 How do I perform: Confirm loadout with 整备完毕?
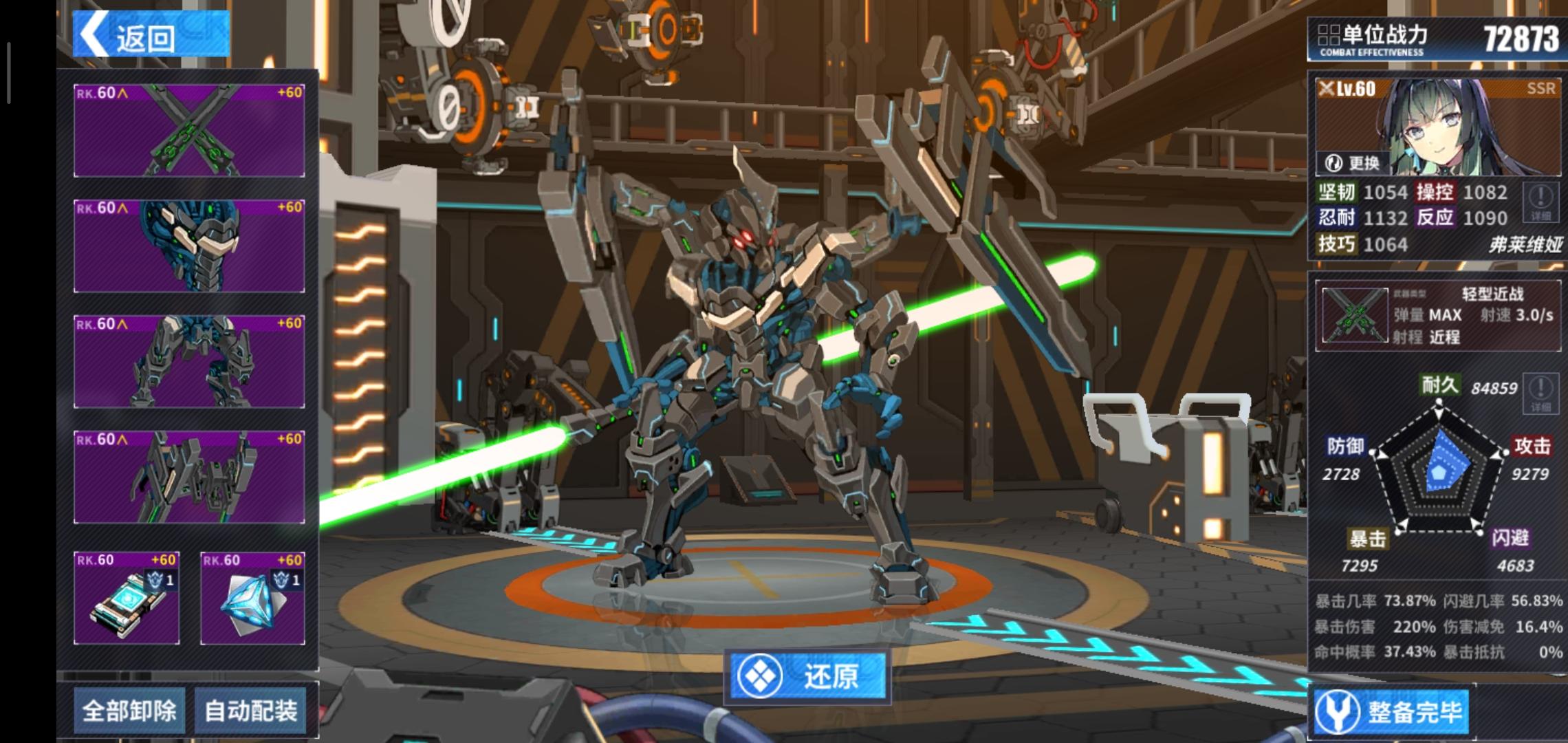[x=1392, y=711]
